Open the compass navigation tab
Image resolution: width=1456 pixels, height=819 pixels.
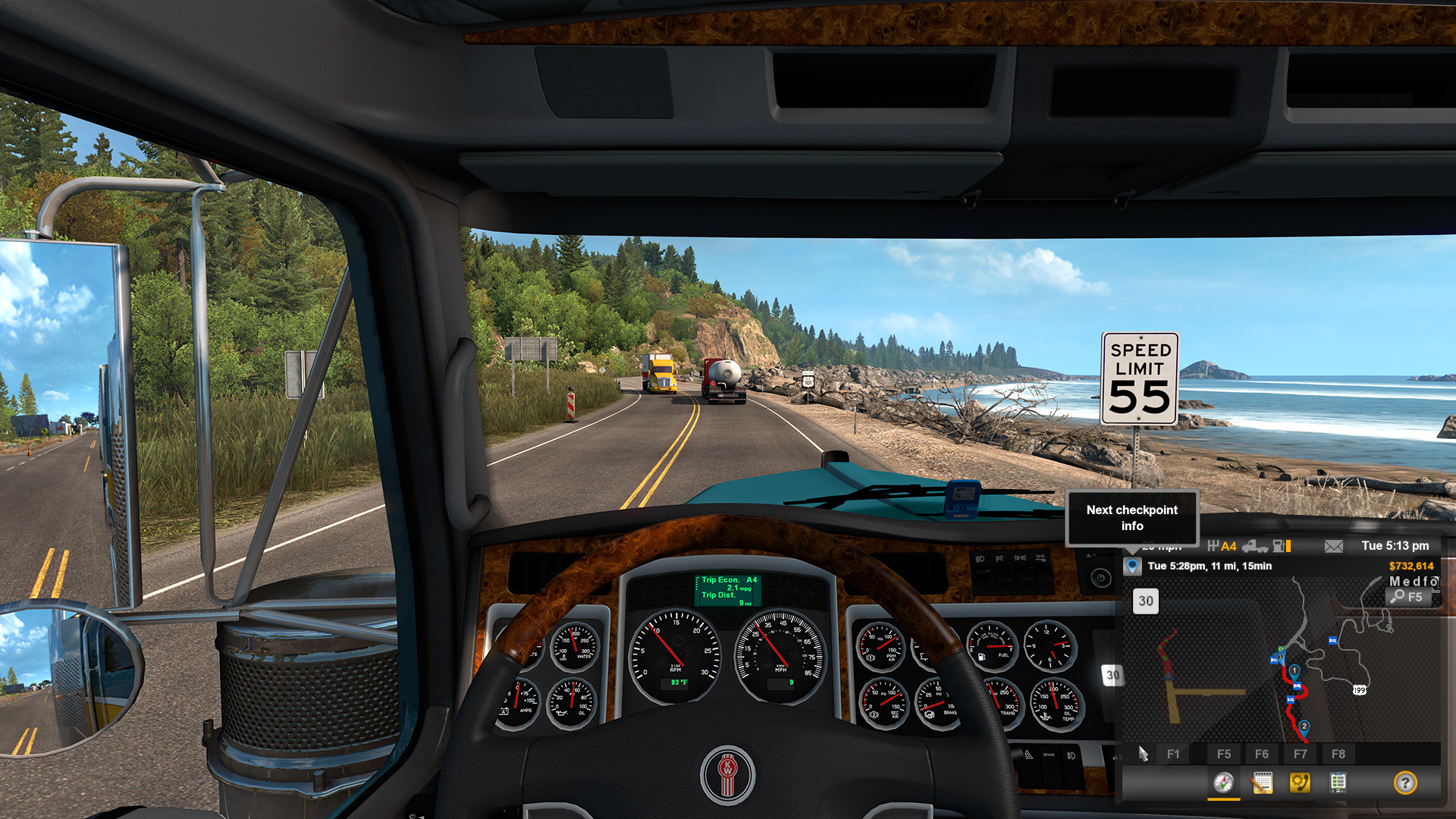pyautogui.click(x=1223, y=783)
